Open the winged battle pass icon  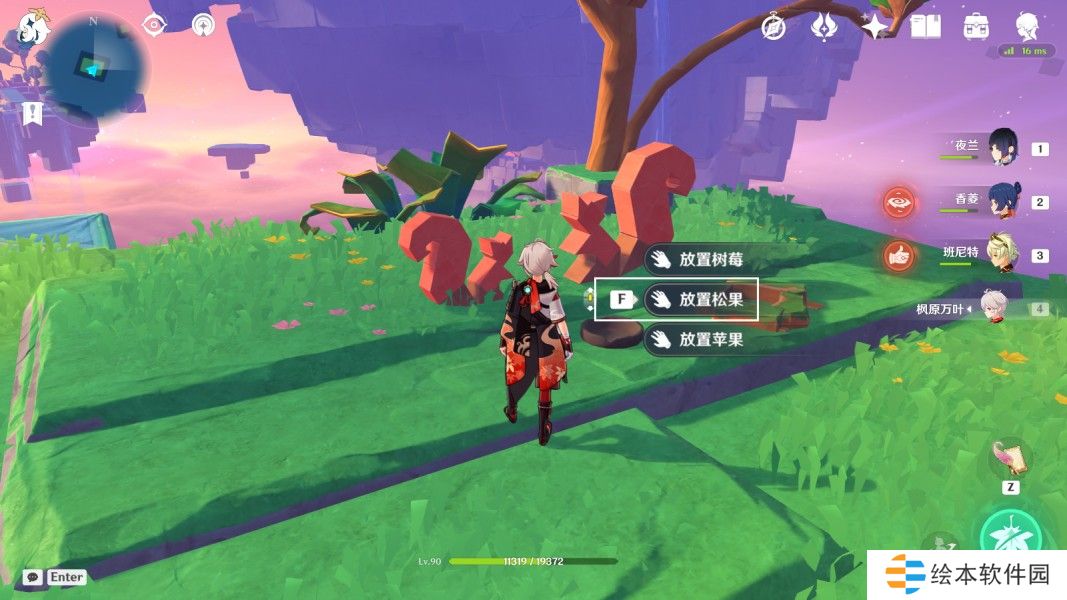point(824,27)
